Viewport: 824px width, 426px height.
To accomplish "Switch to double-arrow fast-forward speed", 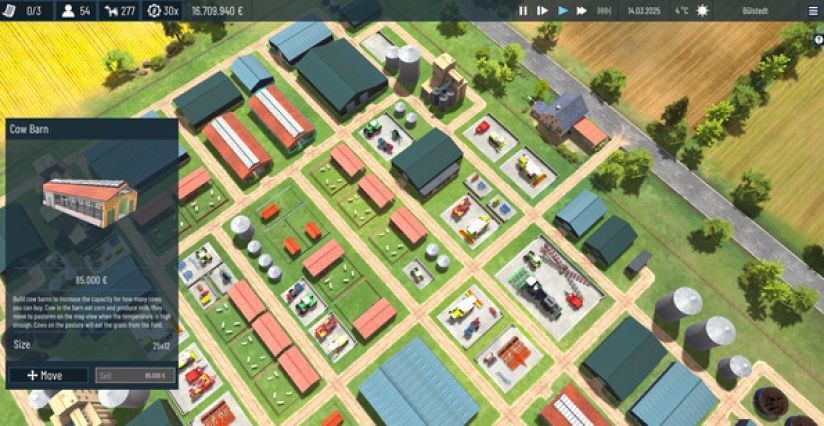I will 583,11.
